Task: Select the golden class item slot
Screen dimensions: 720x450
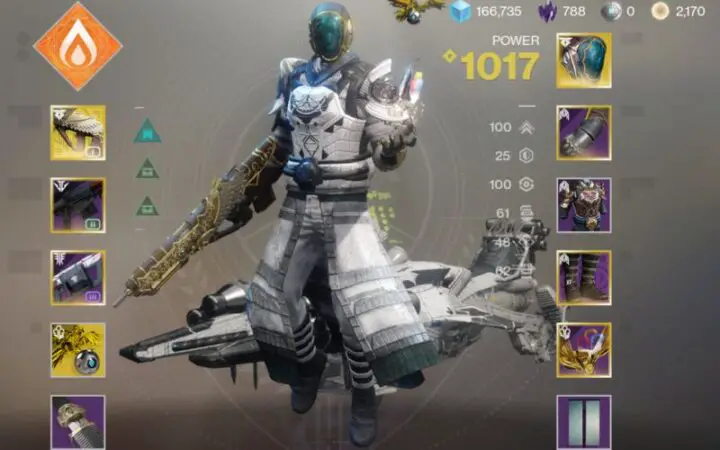Action: 583,349
